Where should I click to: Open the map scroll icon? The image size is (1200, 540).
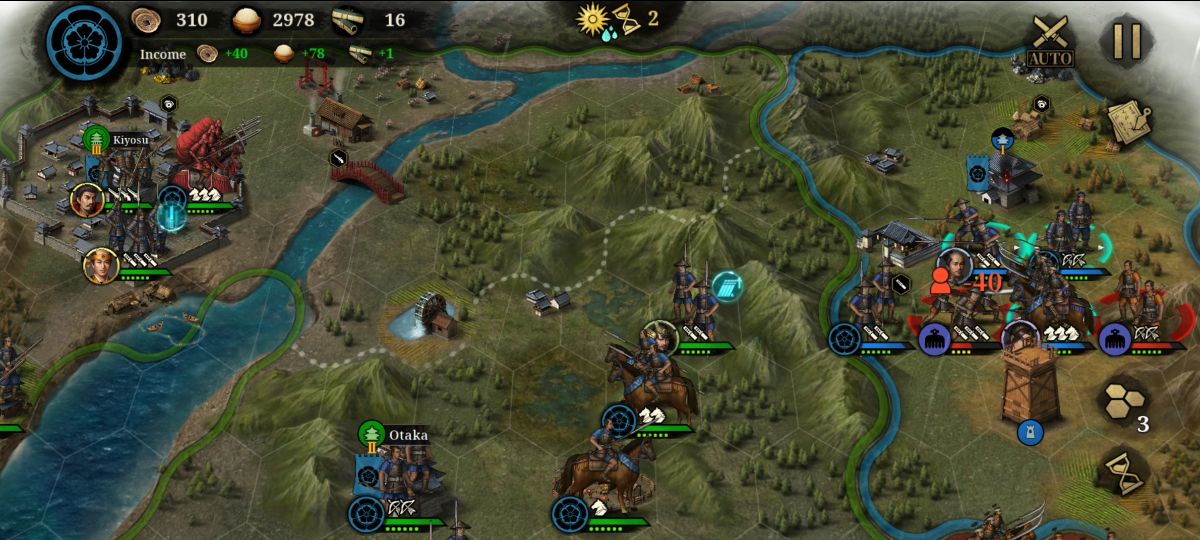pyautogui.click(x=1129, y=121)
